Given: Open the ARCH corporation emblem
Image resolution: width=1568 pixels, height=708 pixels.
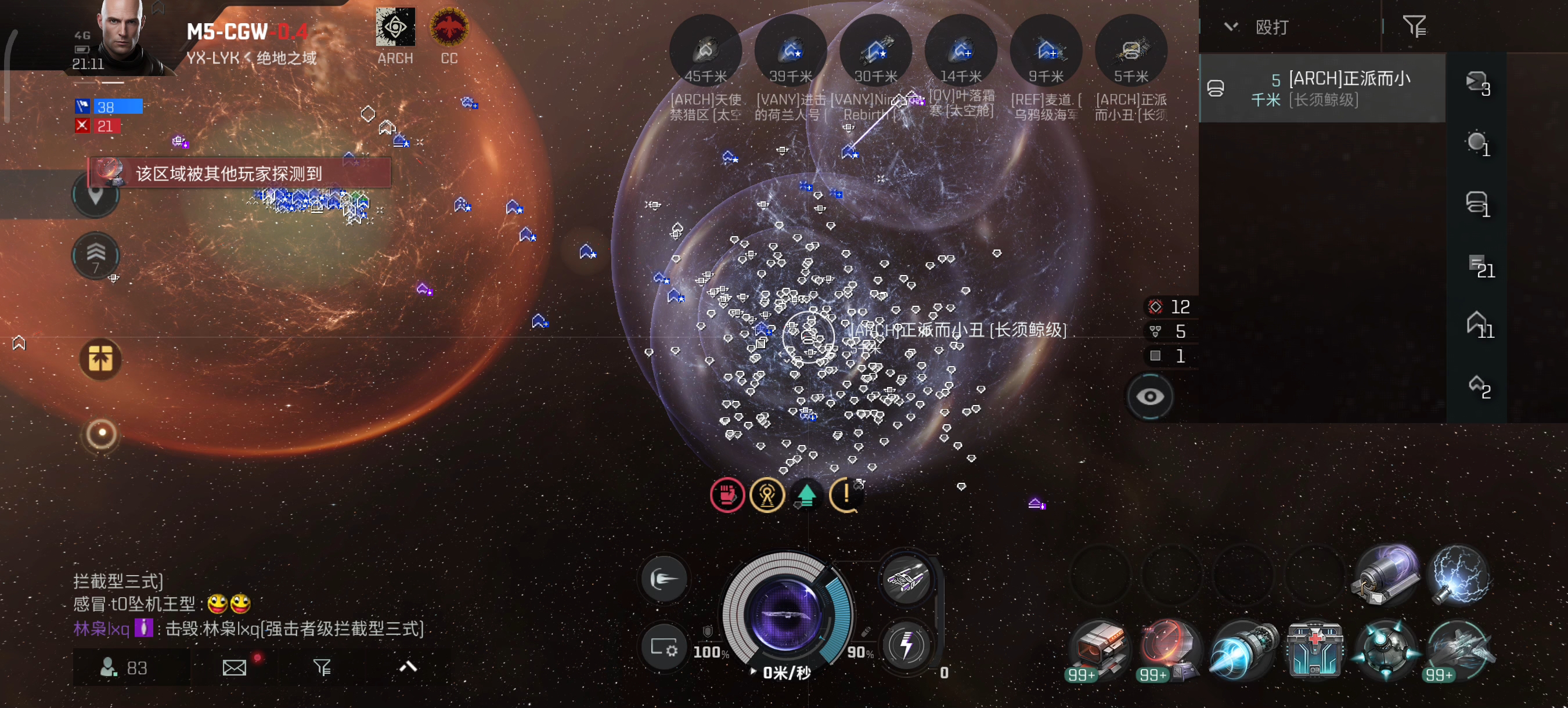Looking at the screenshot, I should [395, 27].
